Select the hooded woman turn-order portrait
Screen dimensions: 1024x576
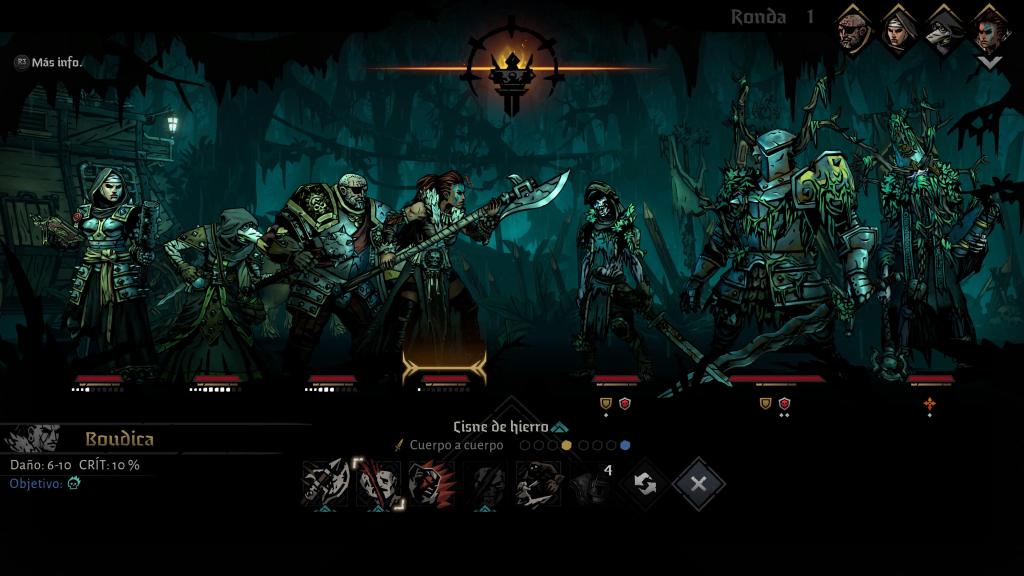click(898, 29)
